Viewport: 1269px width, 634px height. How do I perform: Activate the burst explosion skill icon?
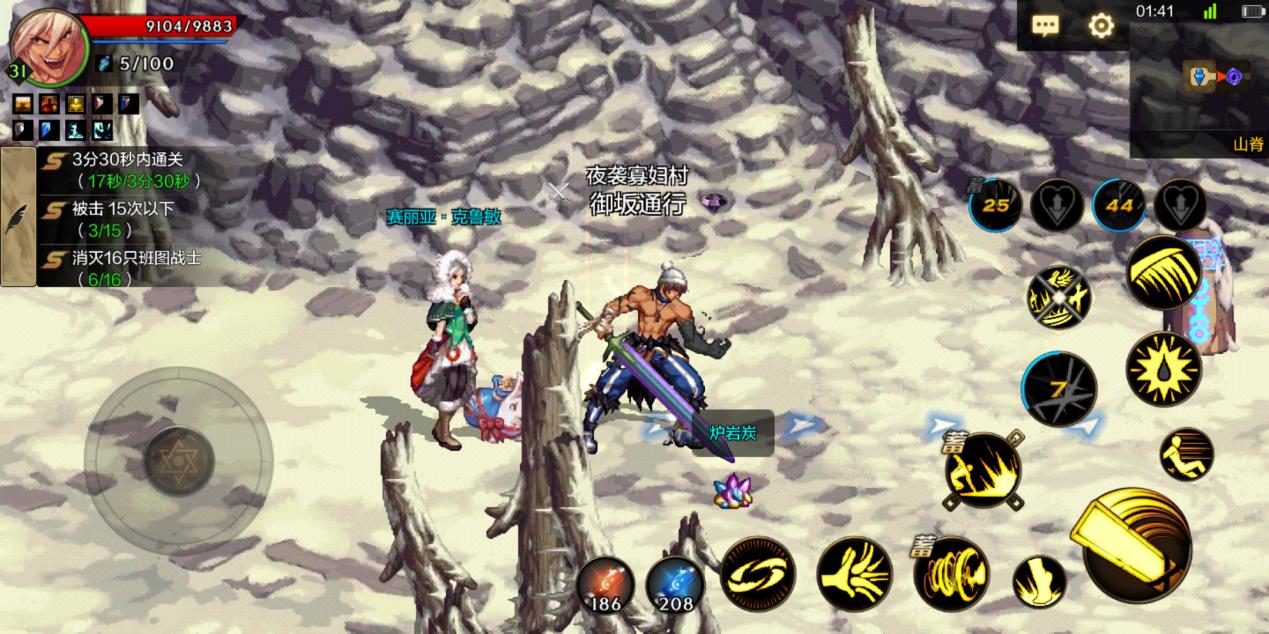[1163, 369]
